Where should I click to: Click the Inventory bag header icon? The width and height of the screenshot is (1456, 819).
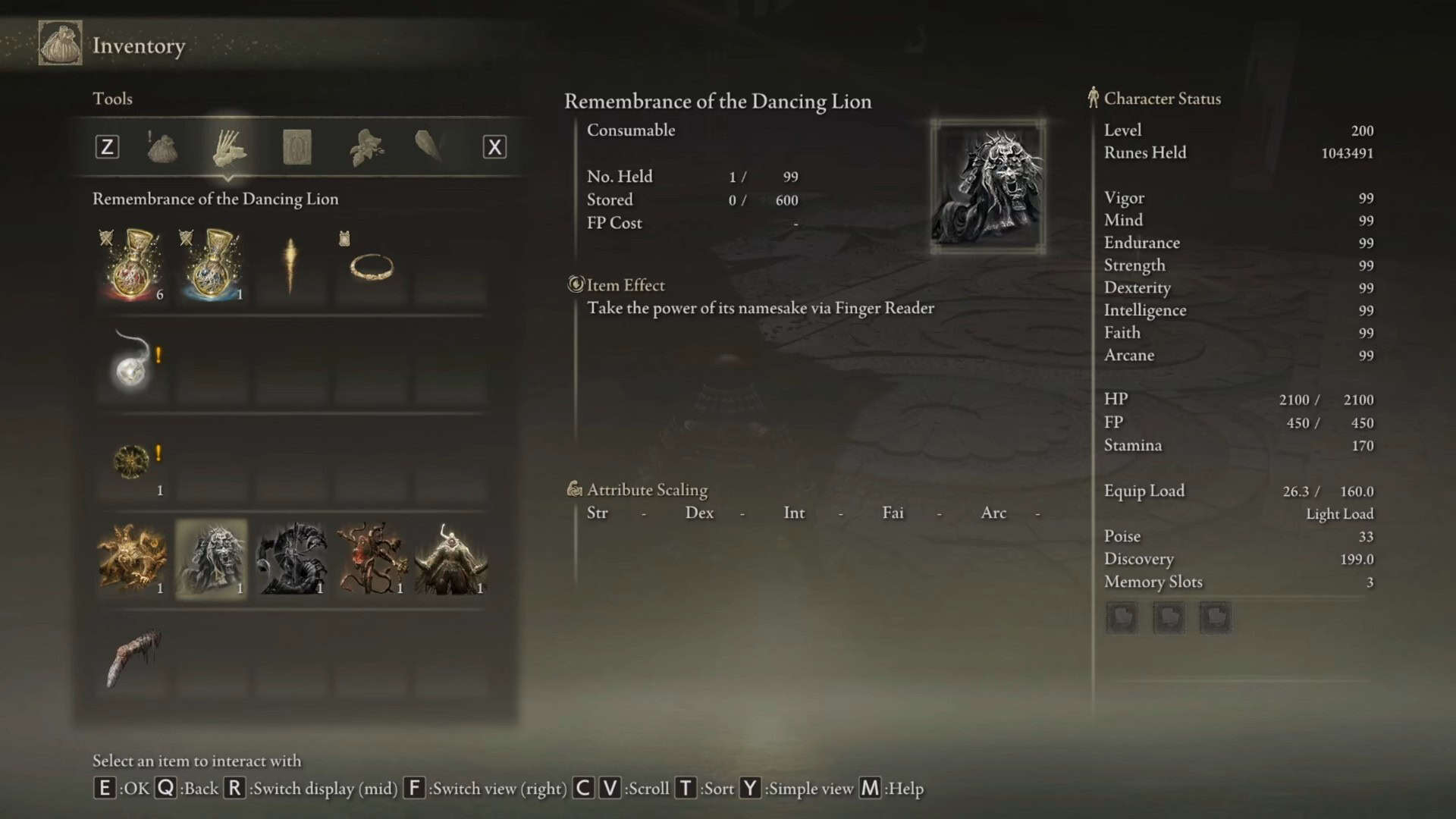coord(61,44)
